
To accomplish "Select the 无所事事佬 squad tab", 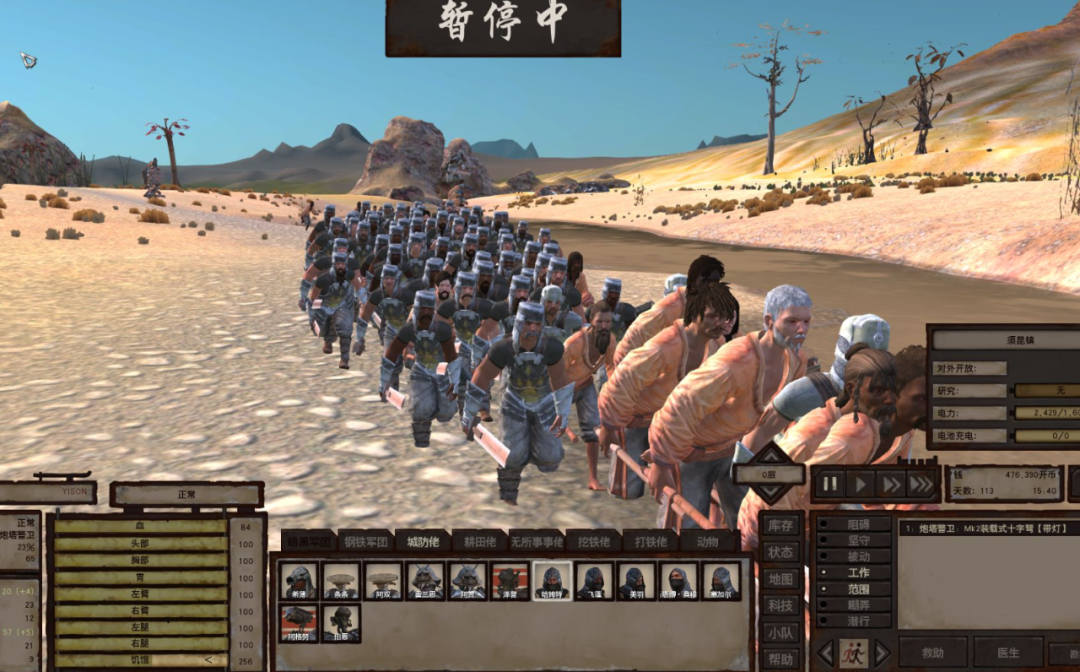I will (x=536, y=541).
